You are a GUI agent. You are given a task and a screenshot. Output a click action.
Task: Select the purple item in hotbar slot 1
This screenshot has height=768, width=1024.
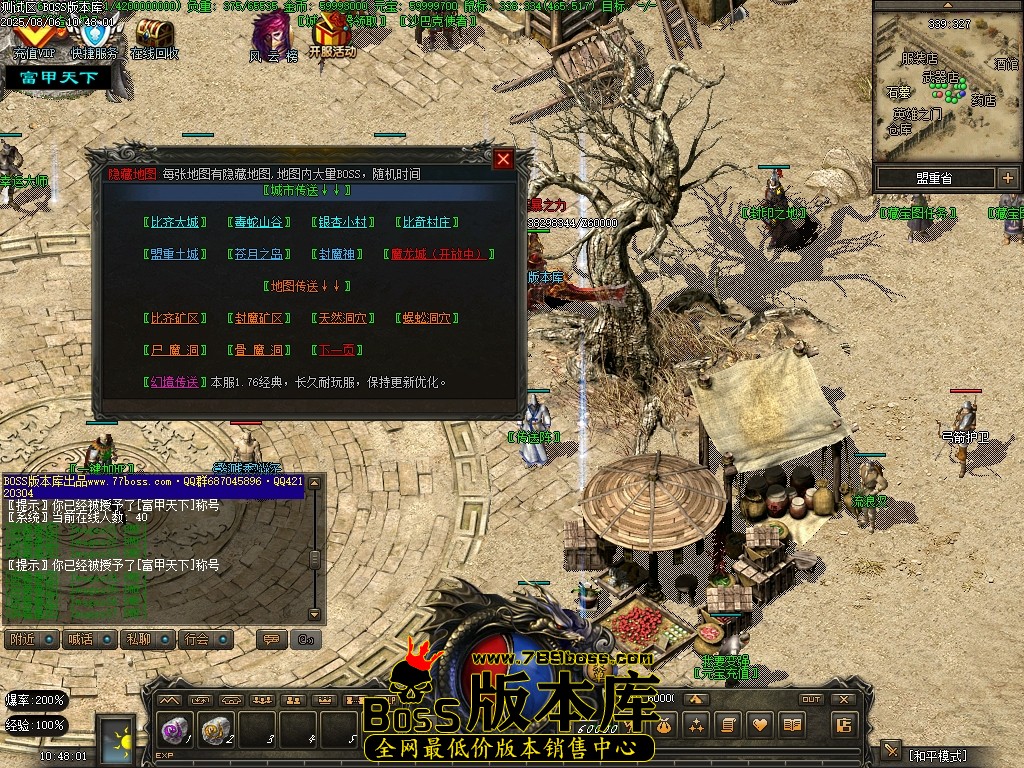tap(176, 731)
